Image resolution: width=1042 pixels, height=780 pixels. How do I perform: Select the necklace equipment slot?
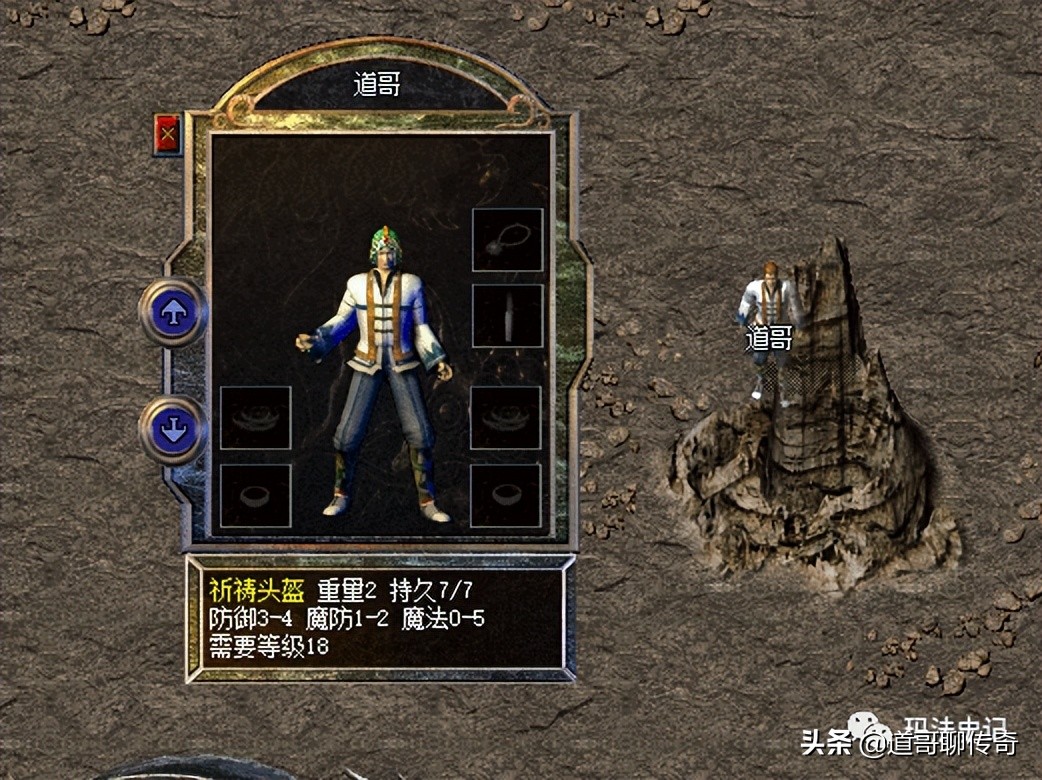[507, 240]
